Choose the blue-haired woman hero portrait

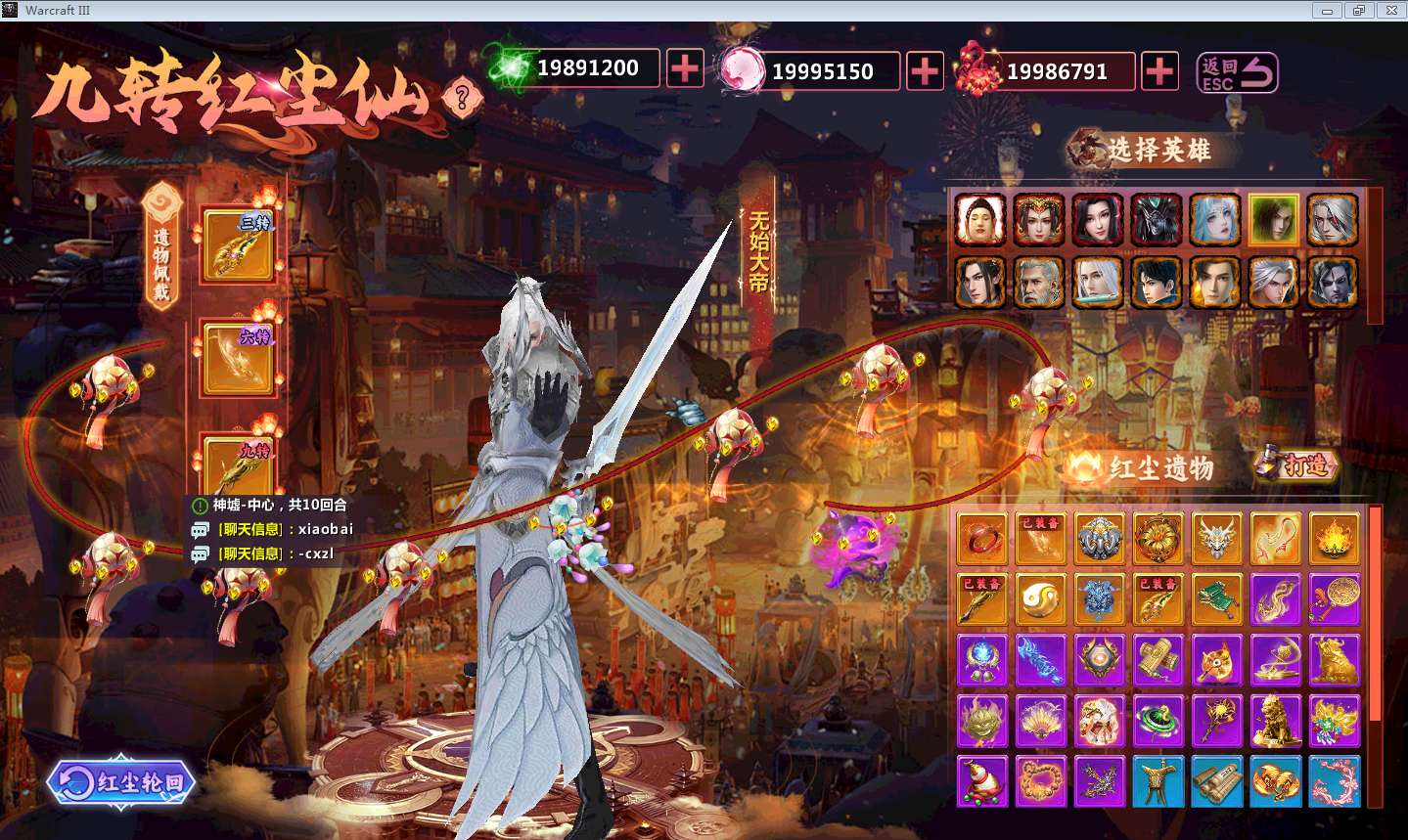(1214, 220)
